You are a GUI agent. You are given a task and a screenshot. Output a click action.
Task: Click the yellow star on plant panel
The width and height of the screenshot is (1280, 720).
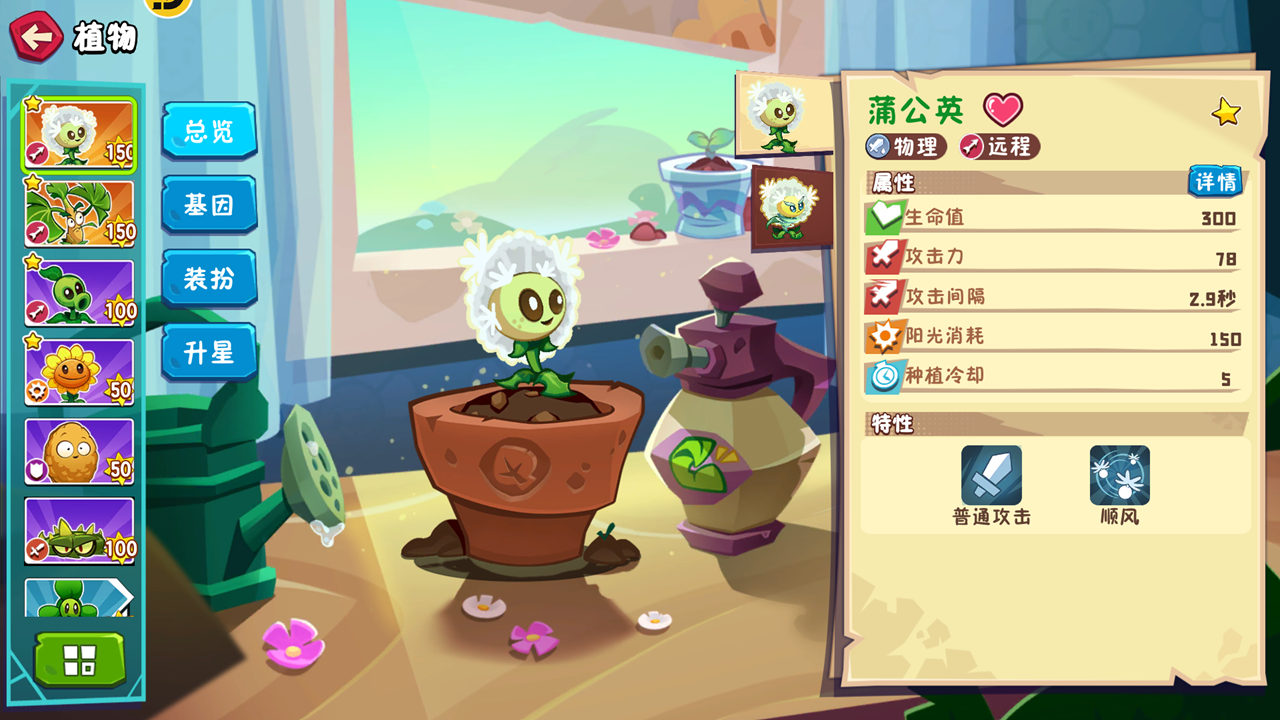(x=1226, y=112)
